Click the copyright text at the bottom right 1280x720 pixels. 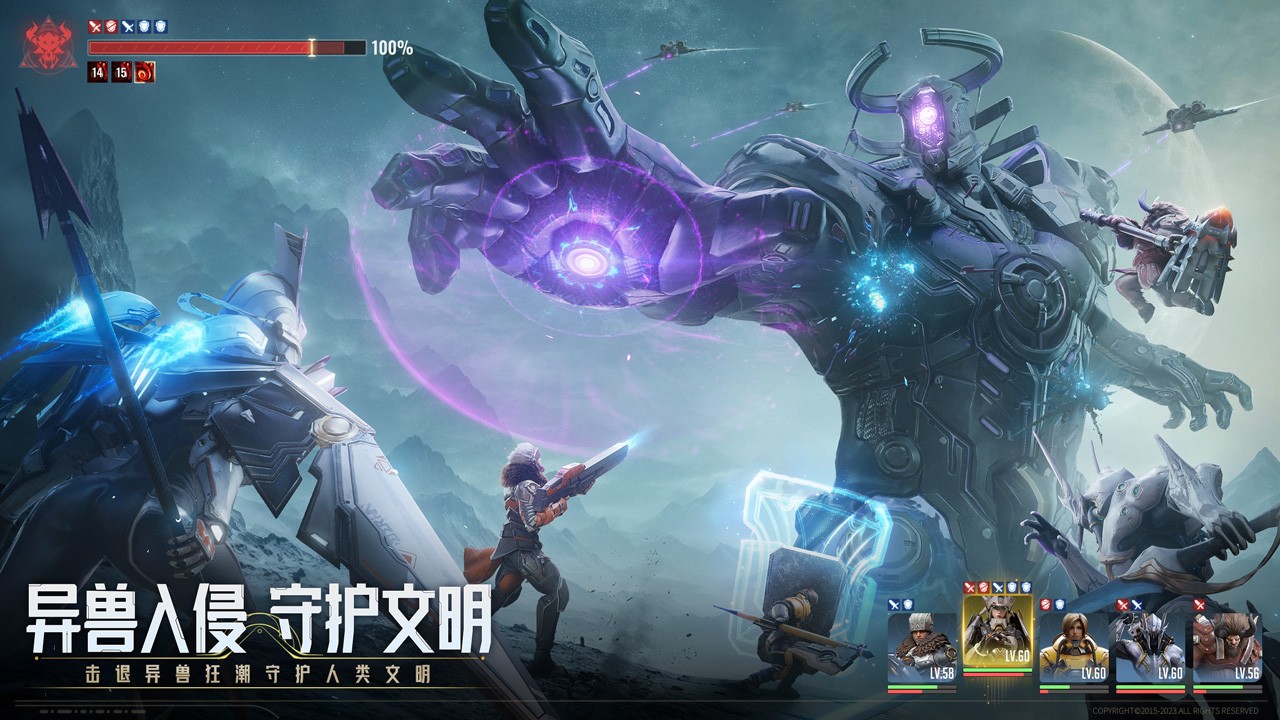click(x=1175, y=709)
